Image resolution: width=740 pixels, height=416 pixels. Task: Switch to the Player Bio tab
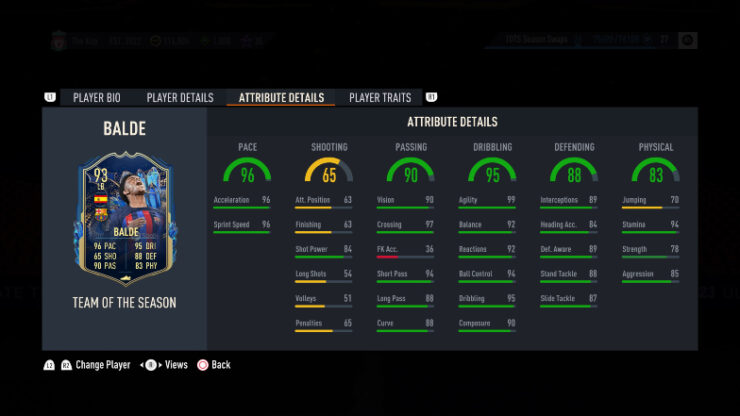97,98
